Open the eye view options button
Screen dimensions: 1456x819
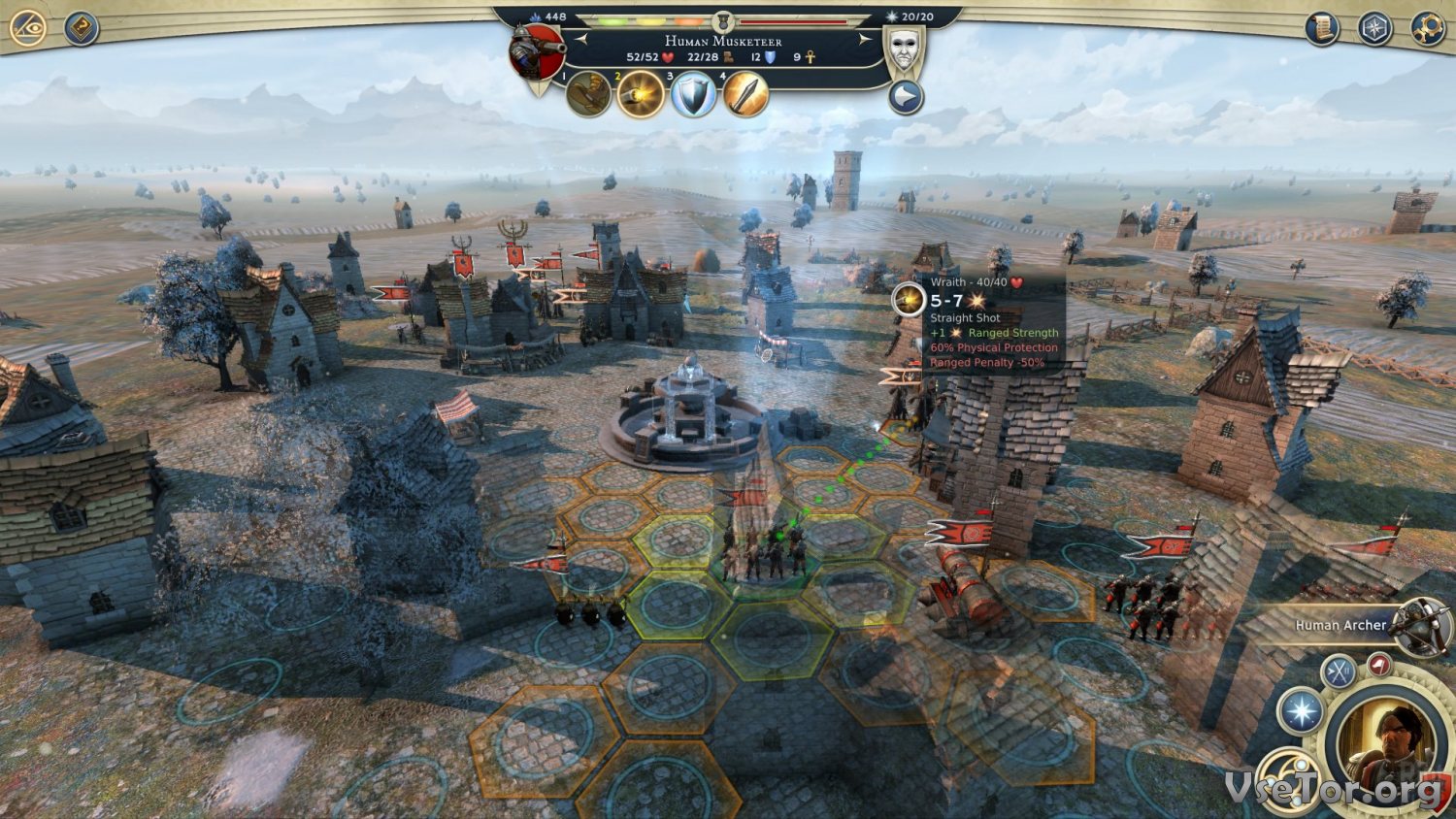(28, 28)
